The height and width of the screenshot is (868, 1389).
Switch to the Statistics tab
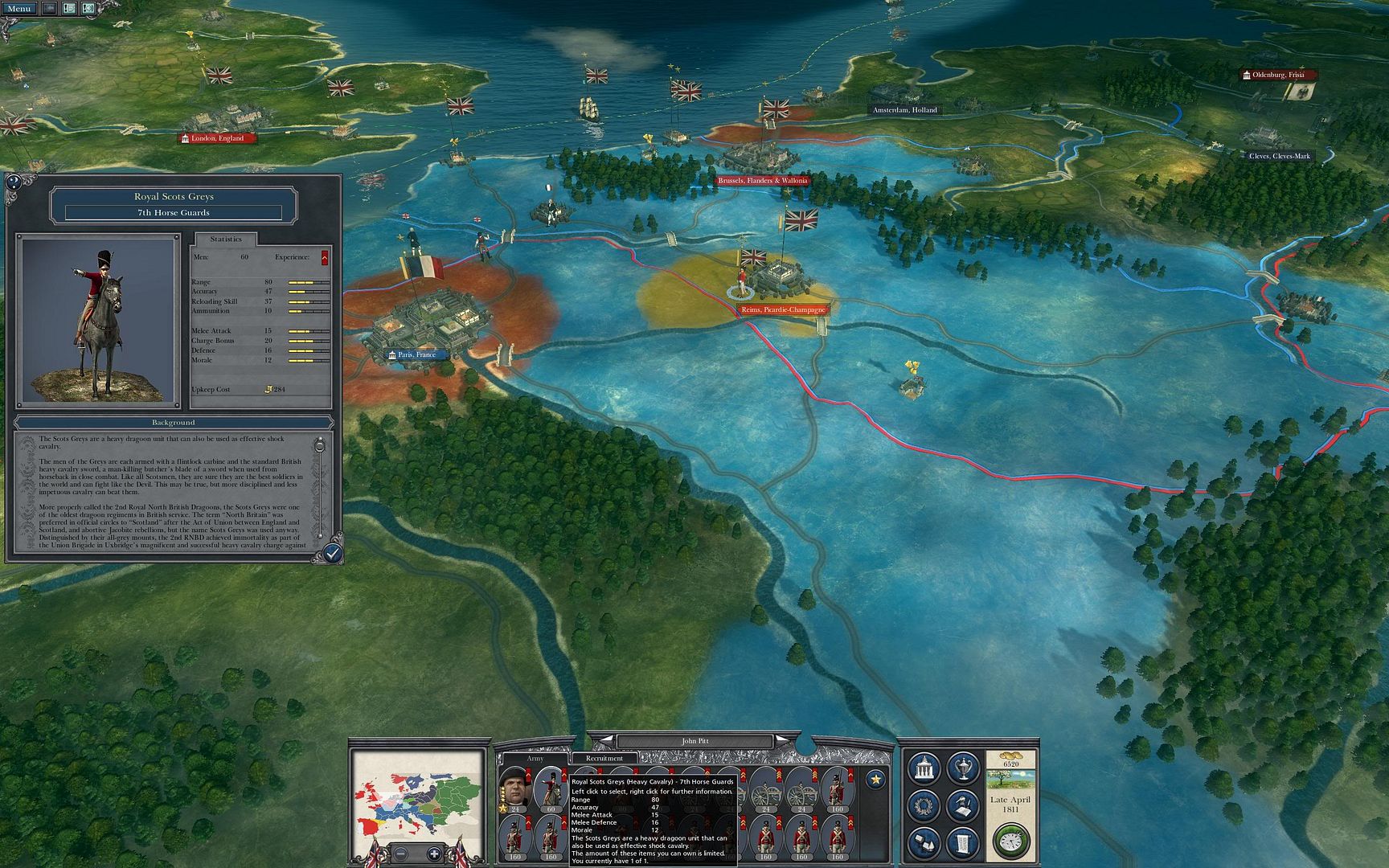pyautogui.click(x=226, y=239)
